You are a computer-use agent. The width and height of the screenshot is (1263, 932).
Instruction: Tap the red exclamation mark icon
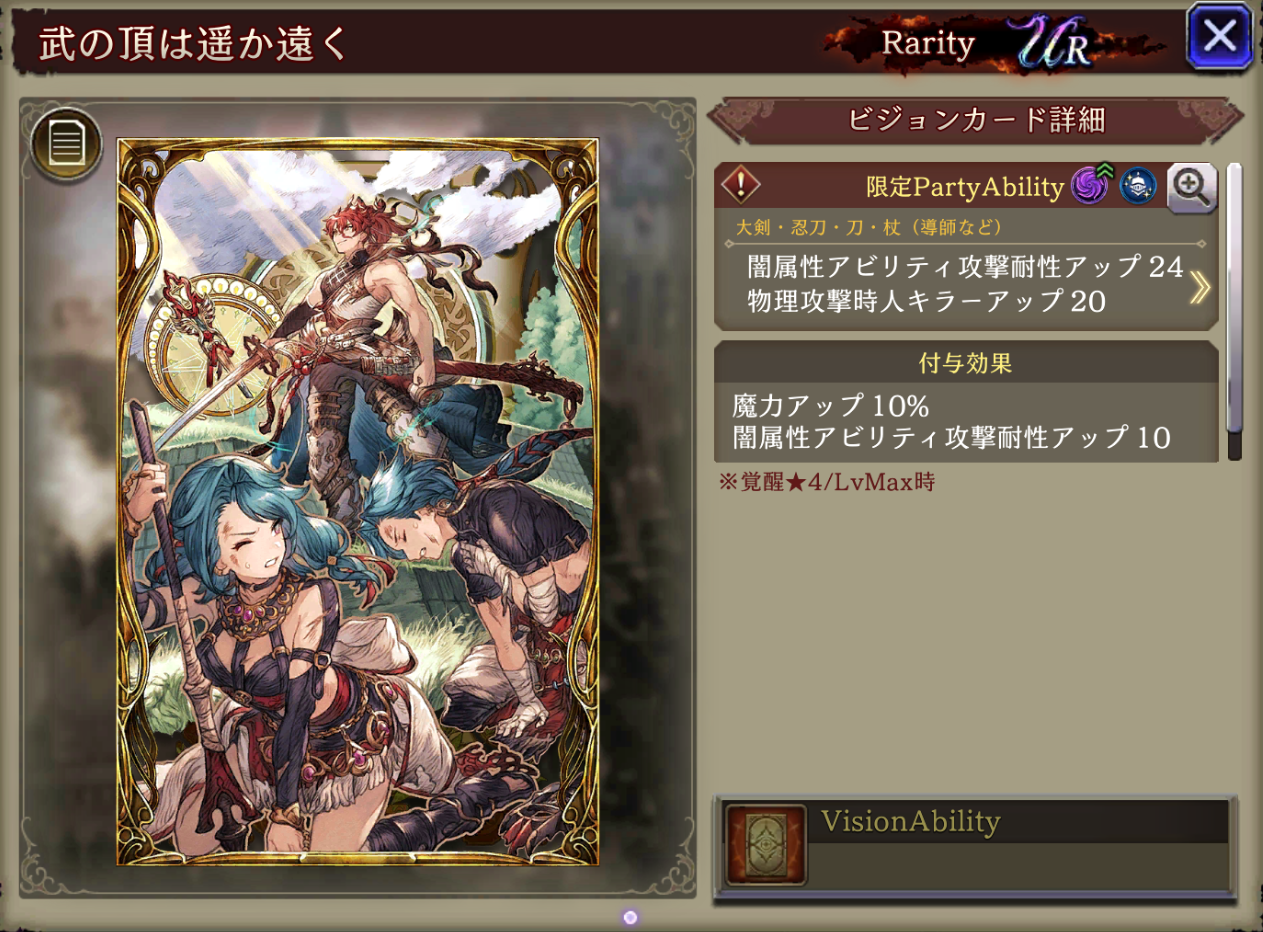[x=741, y=186]
